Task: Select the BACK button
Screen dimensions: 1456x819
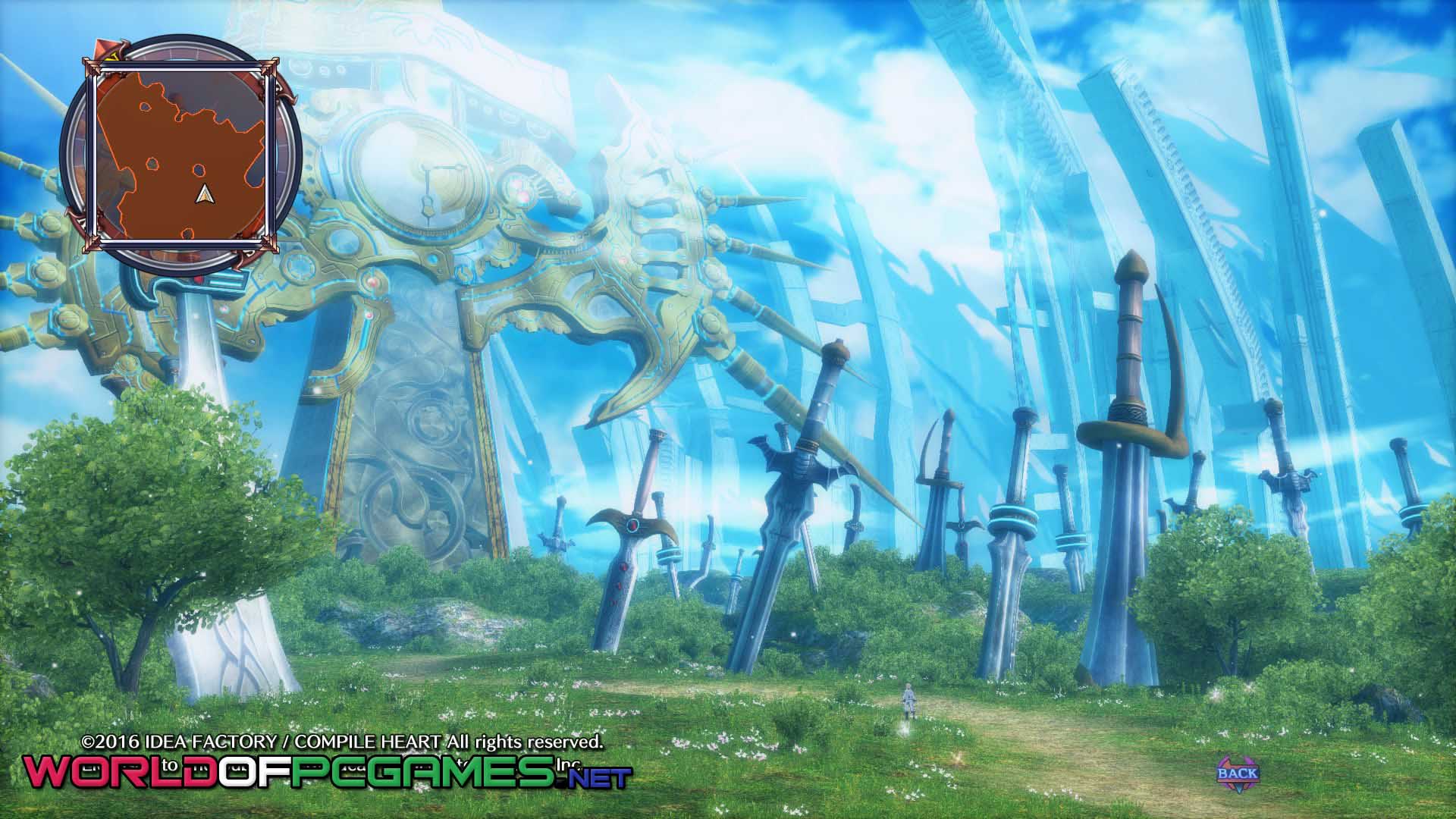Action: [x=1237, y=774]
